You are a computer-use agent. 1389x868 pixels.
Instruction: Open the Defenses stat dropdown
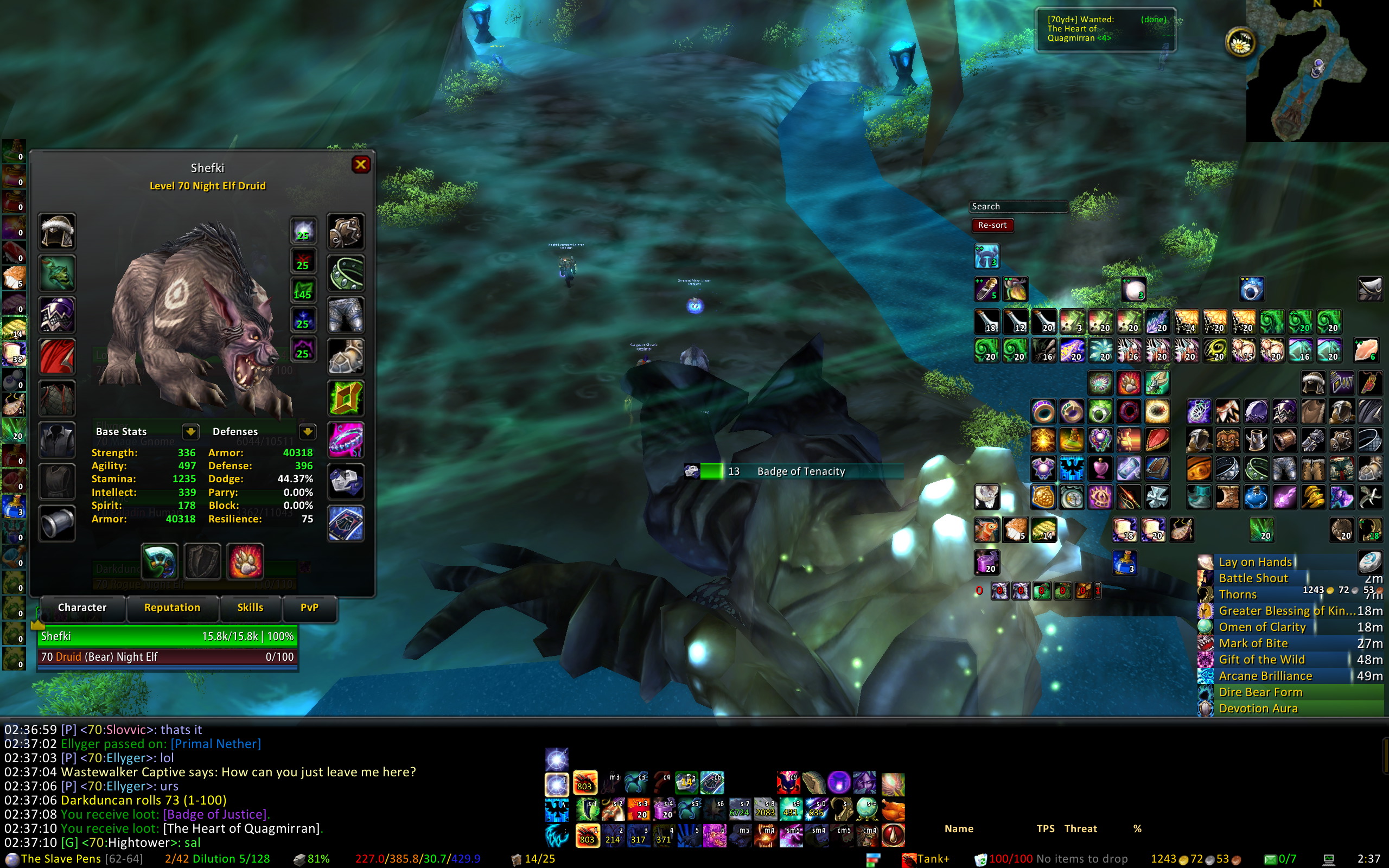click(308, 432)
